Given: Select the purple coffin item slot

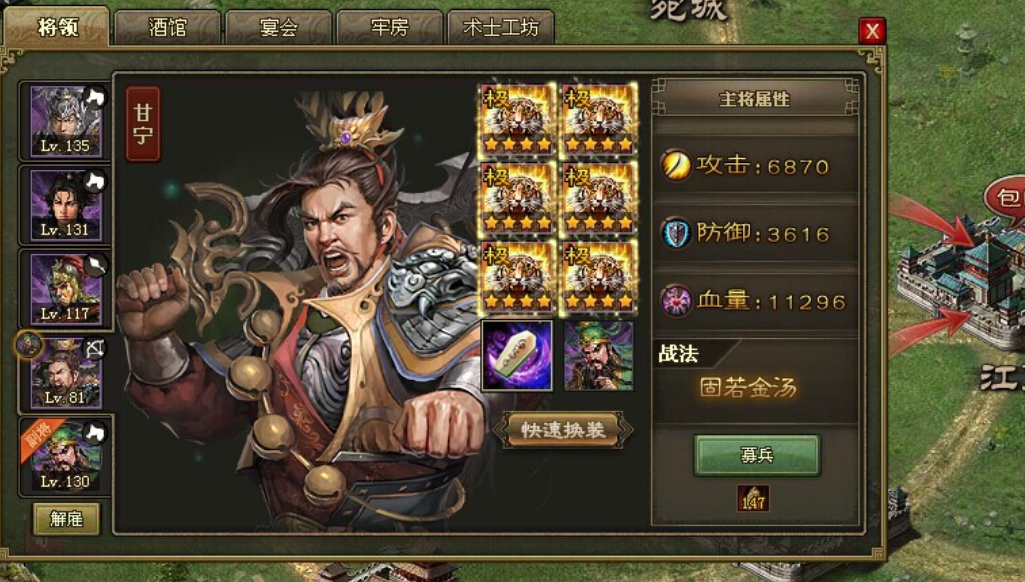Looking at the screenshot, I should 517,355.
